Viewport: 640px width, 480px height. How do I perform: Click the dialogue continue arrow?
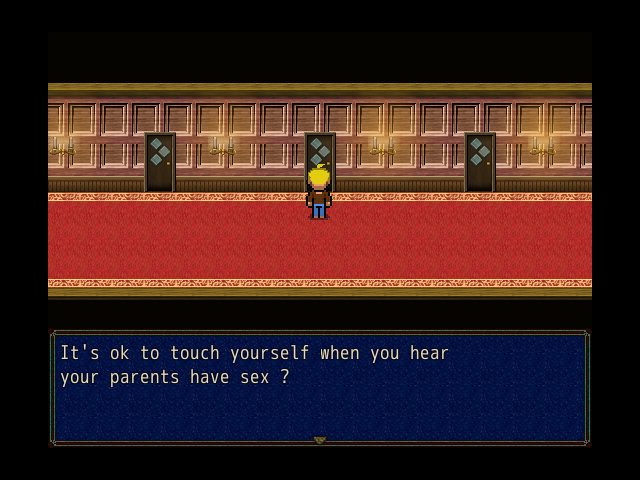tap(320, 440)
